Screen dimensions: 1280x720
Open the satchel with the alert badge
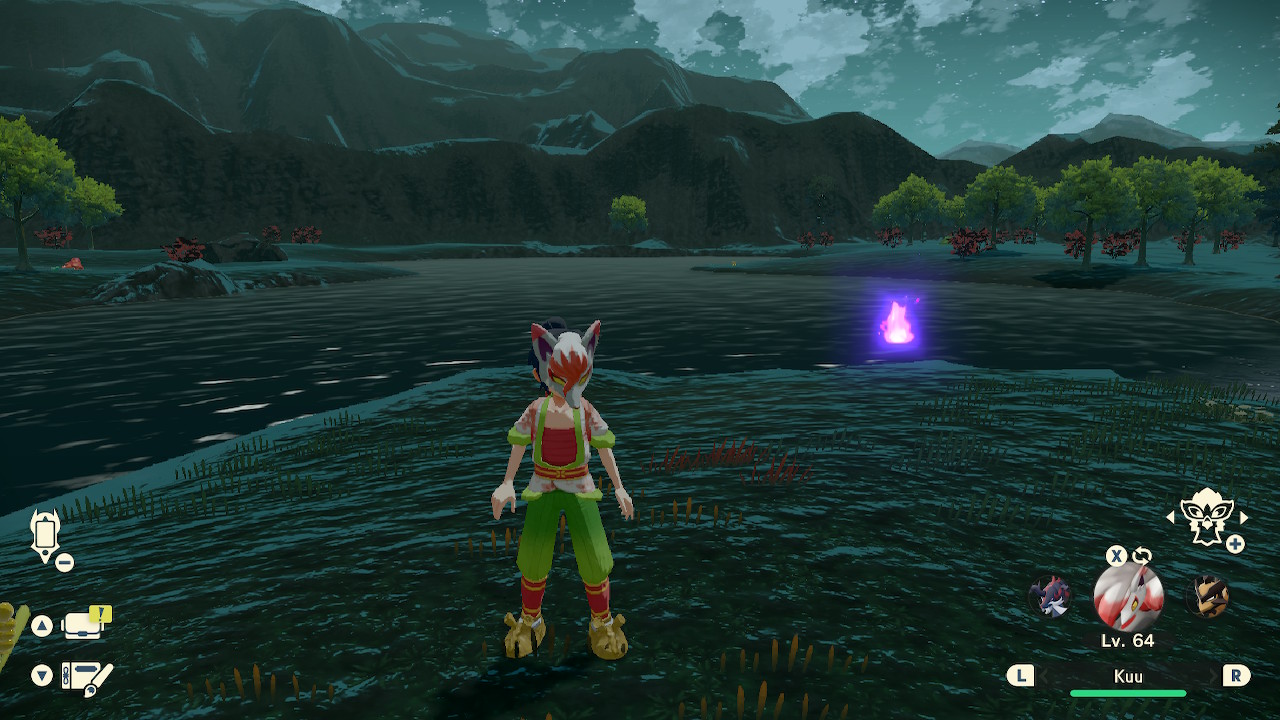tap(84, 625)
